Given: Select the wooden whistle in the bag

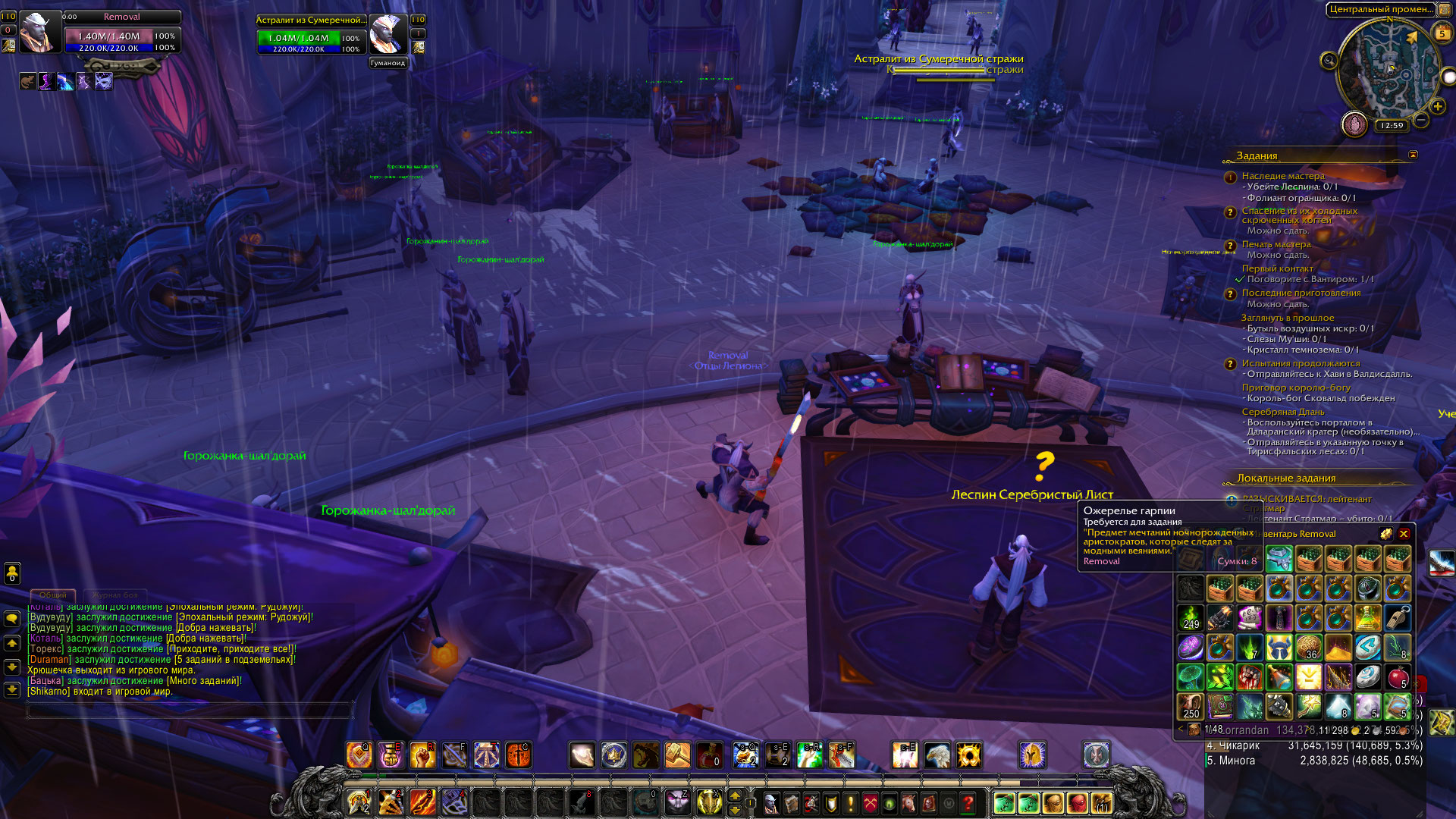Looking at the screenshot, I should [1398, 618].
